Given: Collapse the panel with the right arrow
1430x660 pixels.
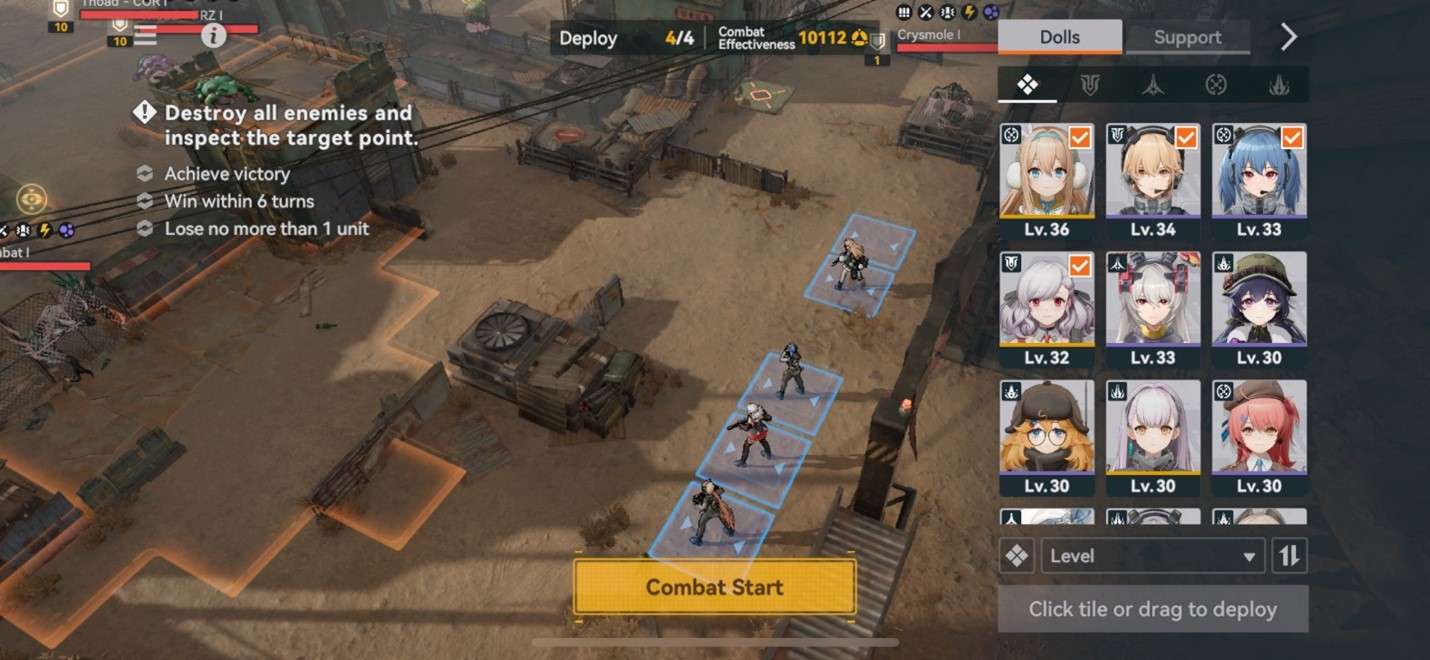Looking at the screenshot, I should pyautogui.click(x=1289, y=37).
